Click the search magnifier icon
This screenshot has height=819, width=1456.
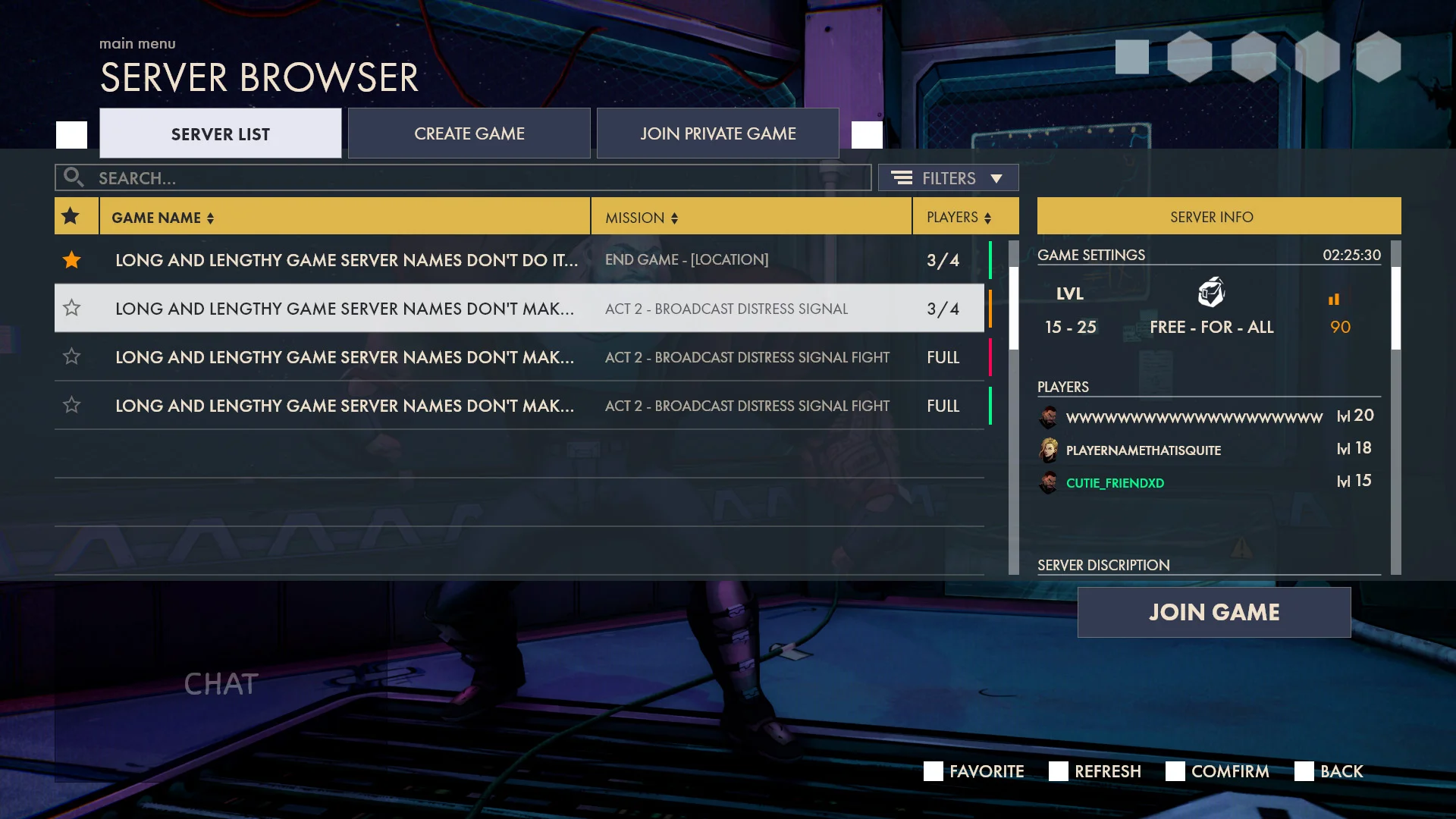coord(74,177)
